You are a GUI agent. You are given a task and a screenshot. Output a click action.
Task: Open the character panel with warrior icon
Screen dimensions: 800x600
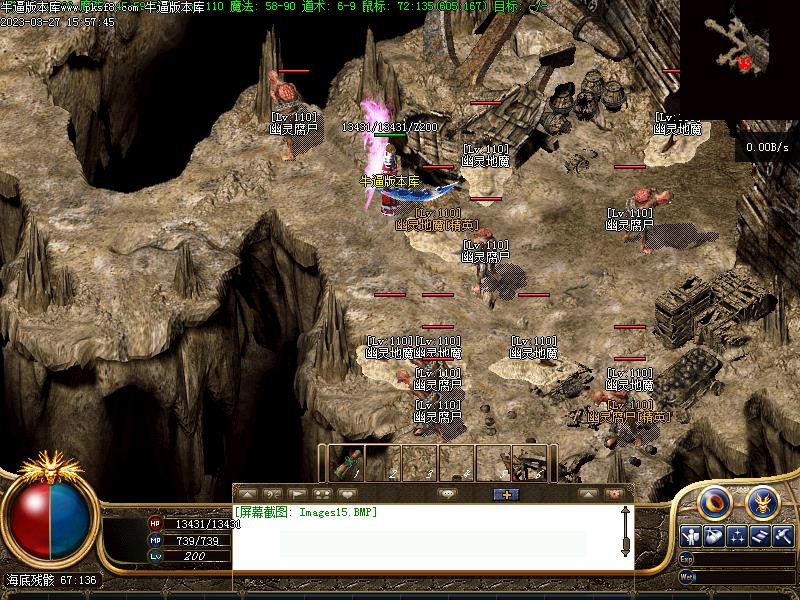(690, 536)
